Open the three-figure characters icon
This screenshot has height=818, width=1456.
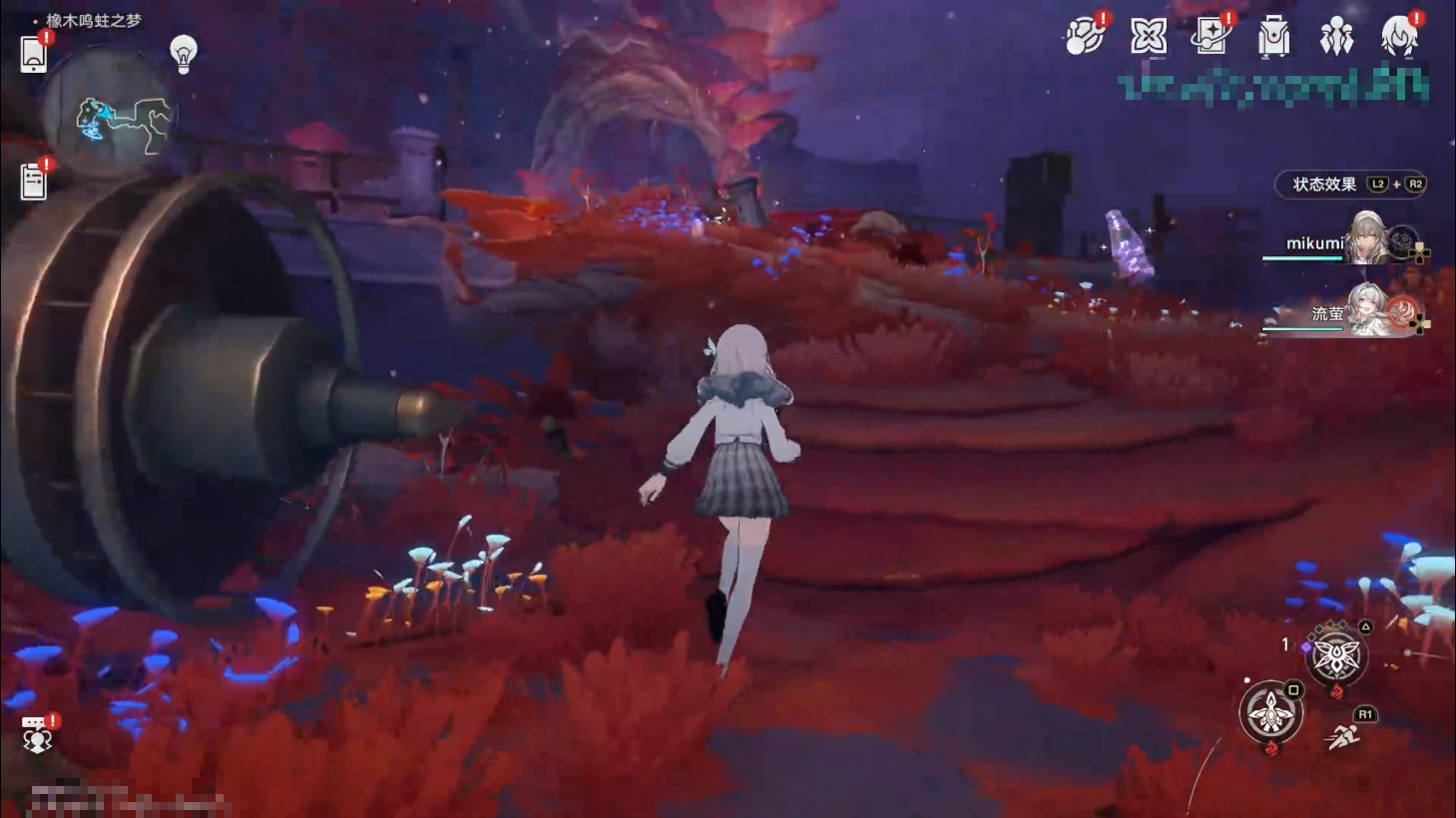1336,37
